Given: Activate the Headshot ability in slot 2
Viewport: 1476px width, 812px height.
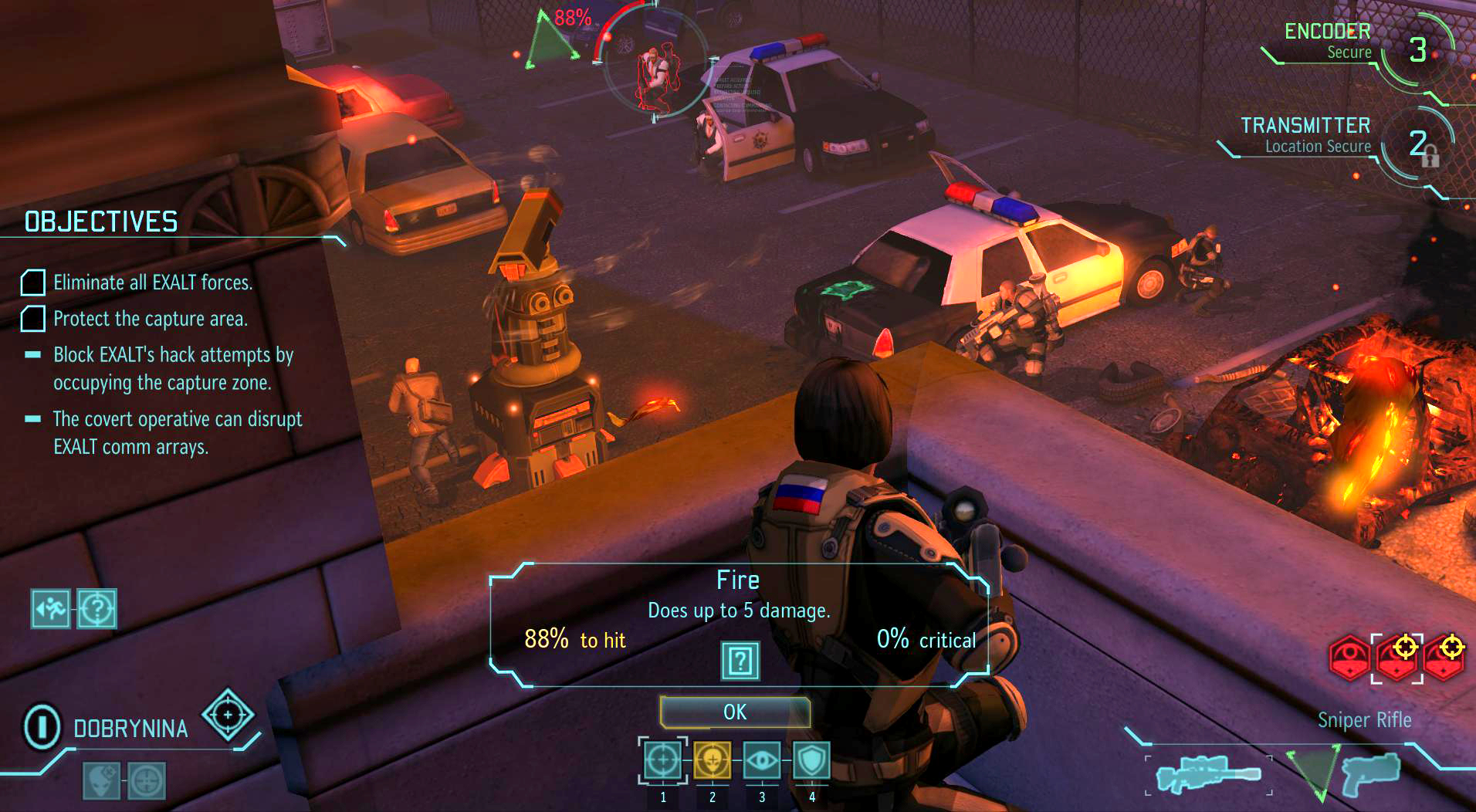Looking at the screenshot, I should [712, 760].
